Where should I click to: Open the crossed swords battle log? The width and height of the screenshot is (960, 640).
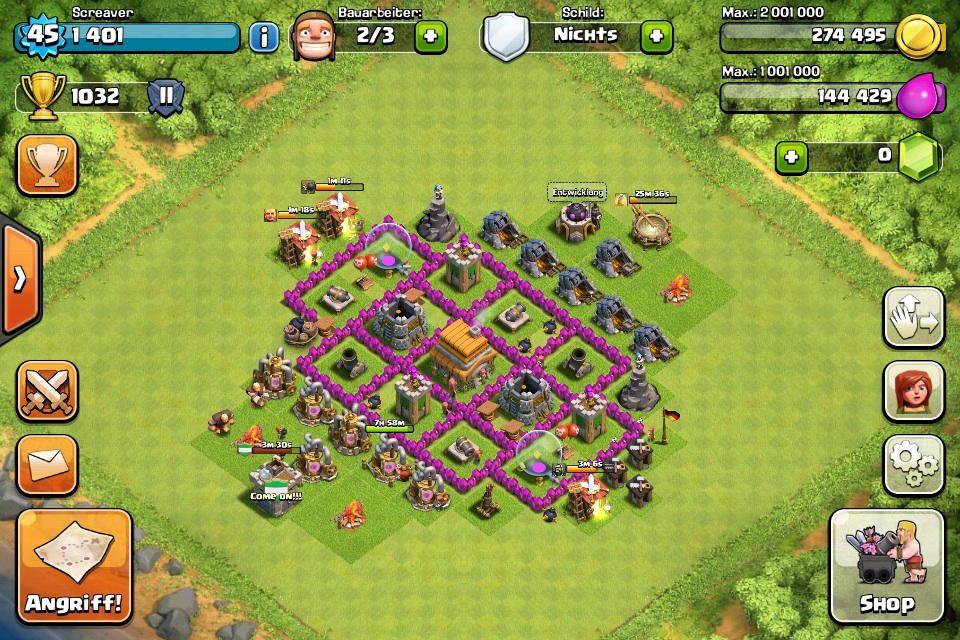(x=46, y=391)
